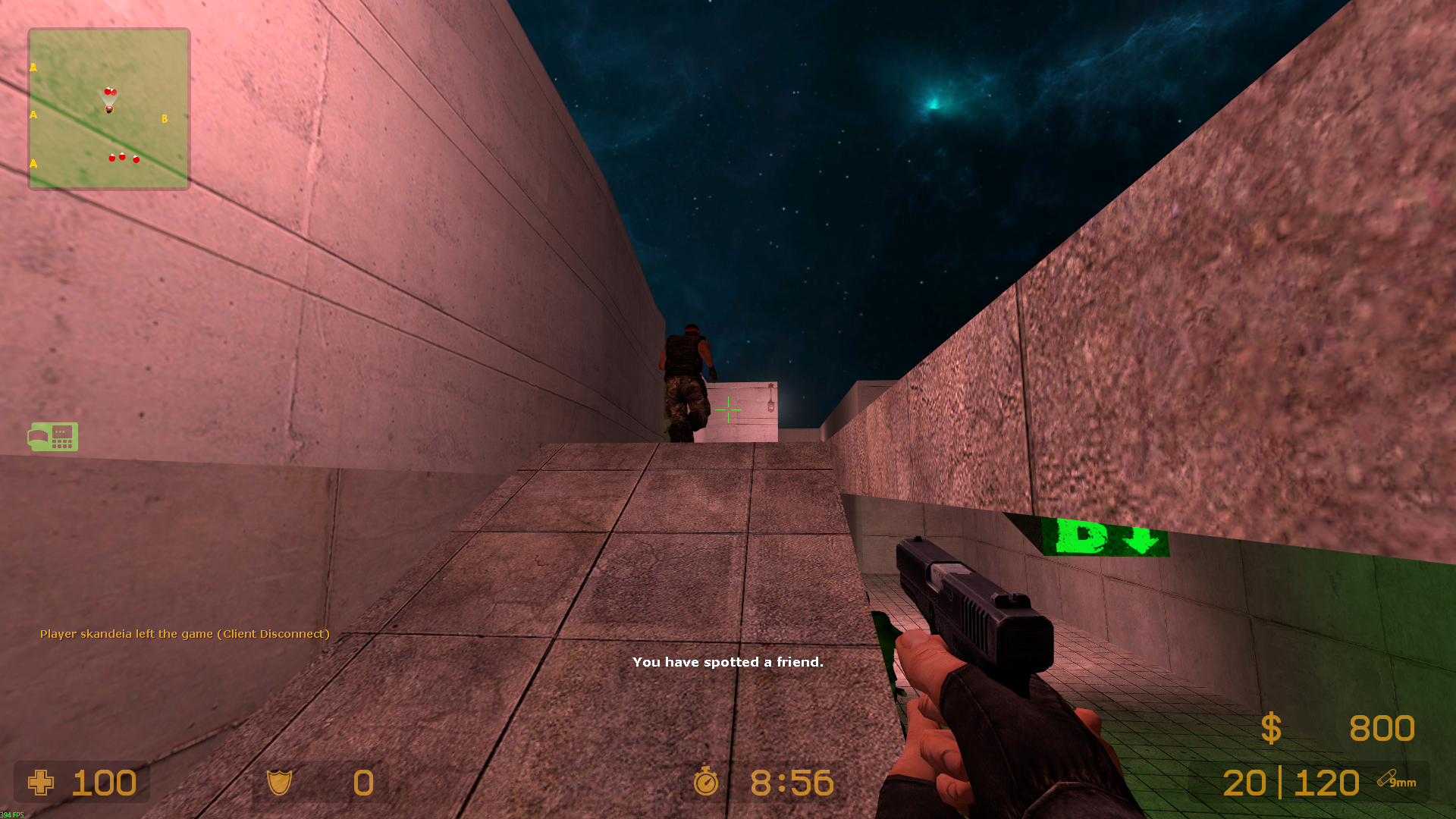Select the B marker on the radar
Screen dimensions: 1456x819
(165, 119)
